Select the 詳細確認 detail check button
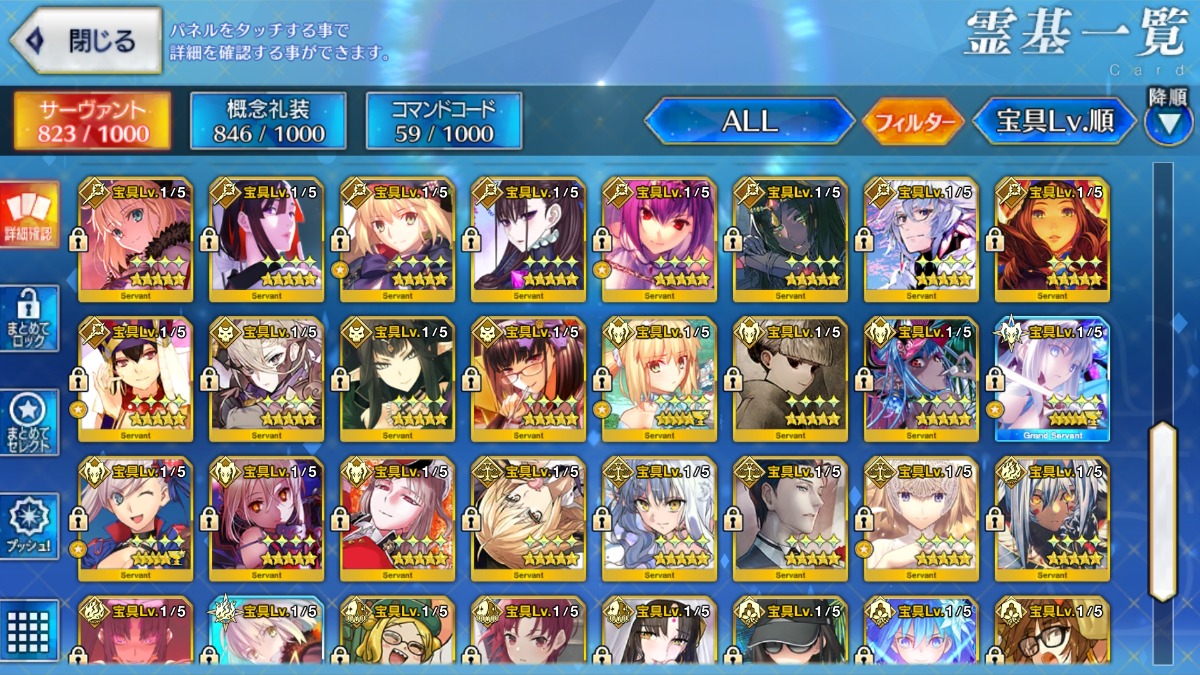This screenshot has height=675, width=1200. (29, 215)
